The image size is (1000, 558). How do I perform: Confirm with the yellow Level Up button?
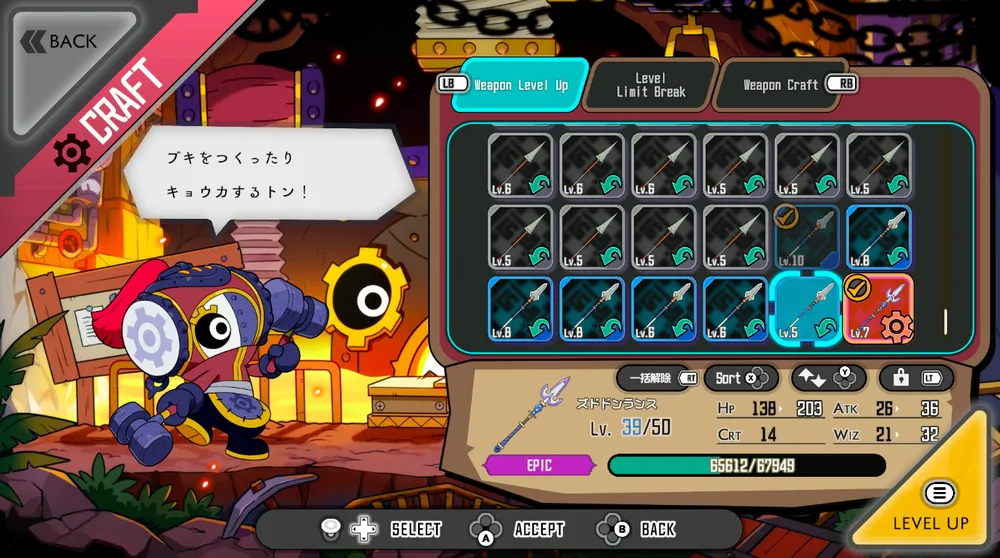click(932, 506)
